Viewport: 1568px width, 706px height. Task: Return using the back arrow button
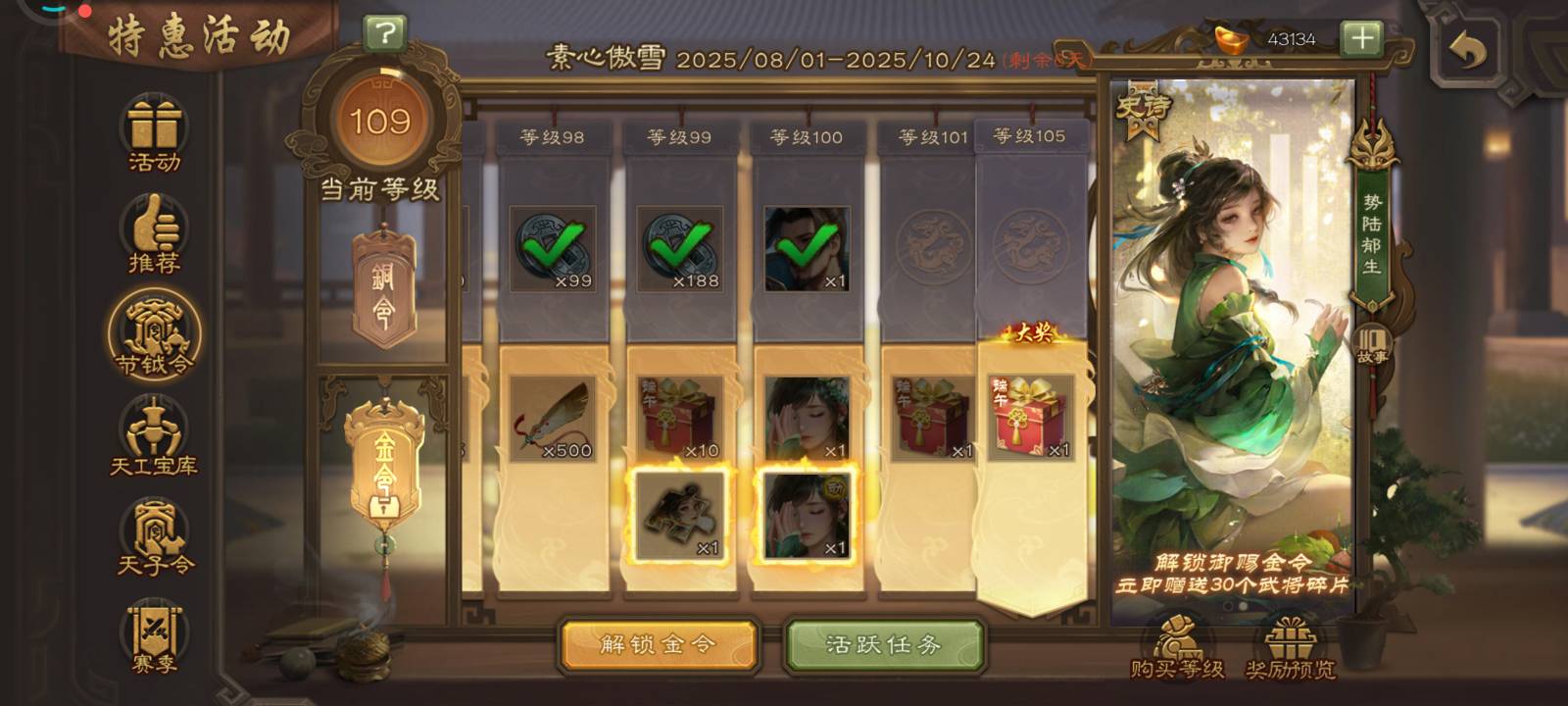point(1466,47)
